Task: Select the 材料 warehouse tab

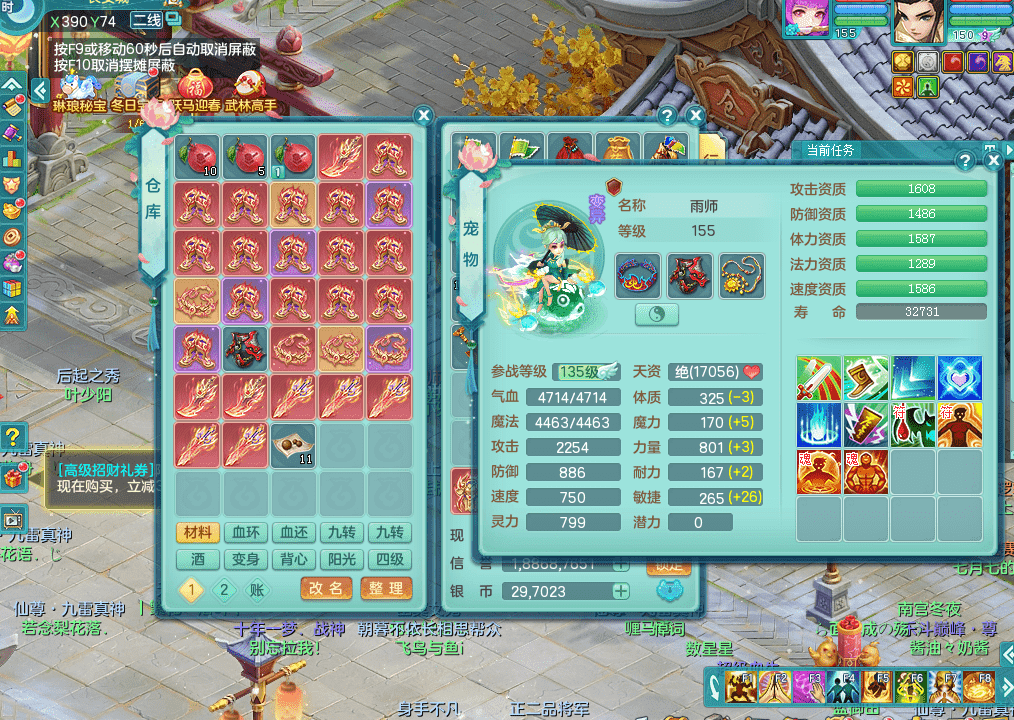Action: 198,533
